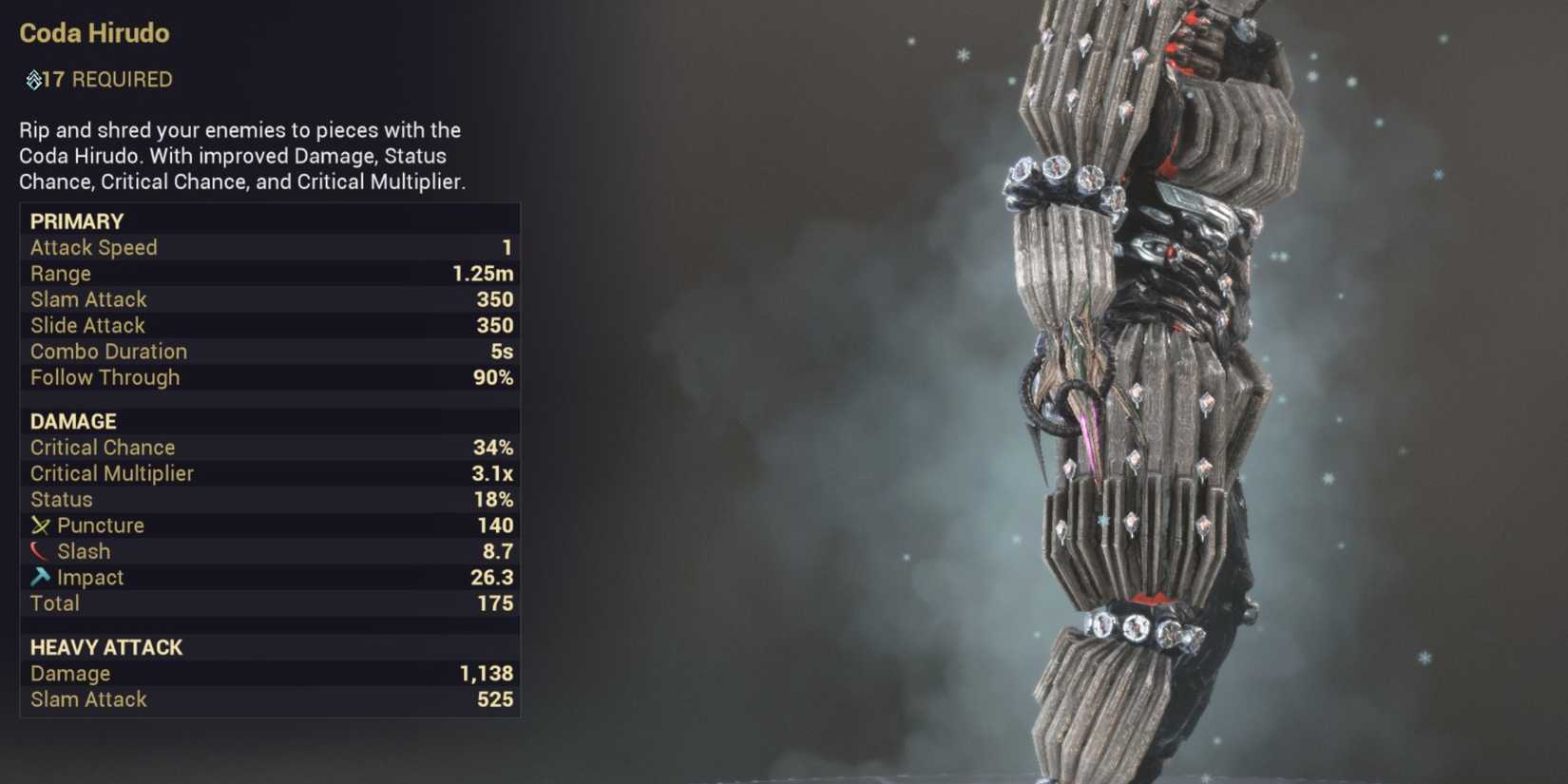Click the blue hammer icon beside Impact
This screenshot has height=784, width=1568.
click(x=40, y=576)
